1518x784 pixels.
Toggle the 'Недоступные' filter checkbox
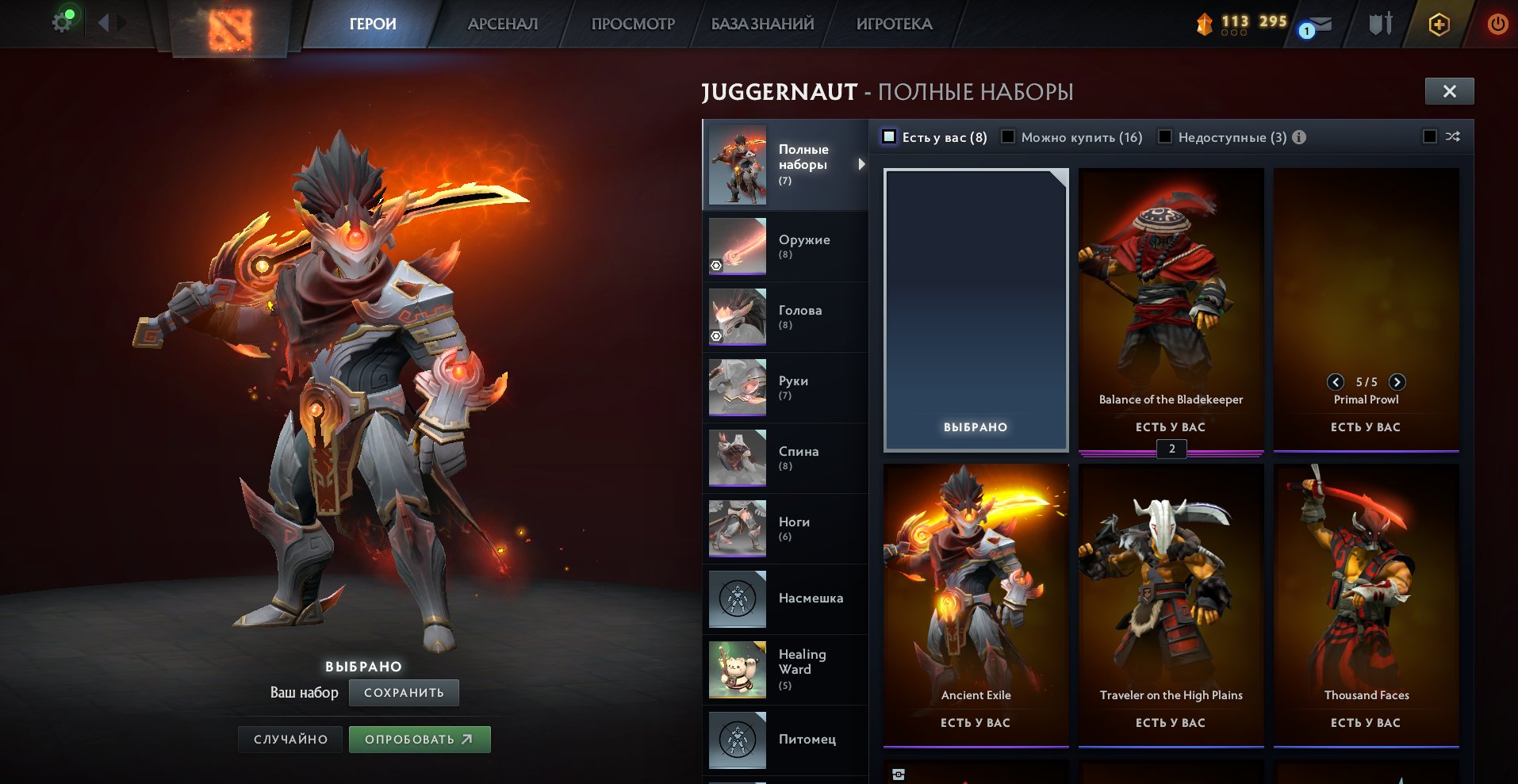[1165, 137]
